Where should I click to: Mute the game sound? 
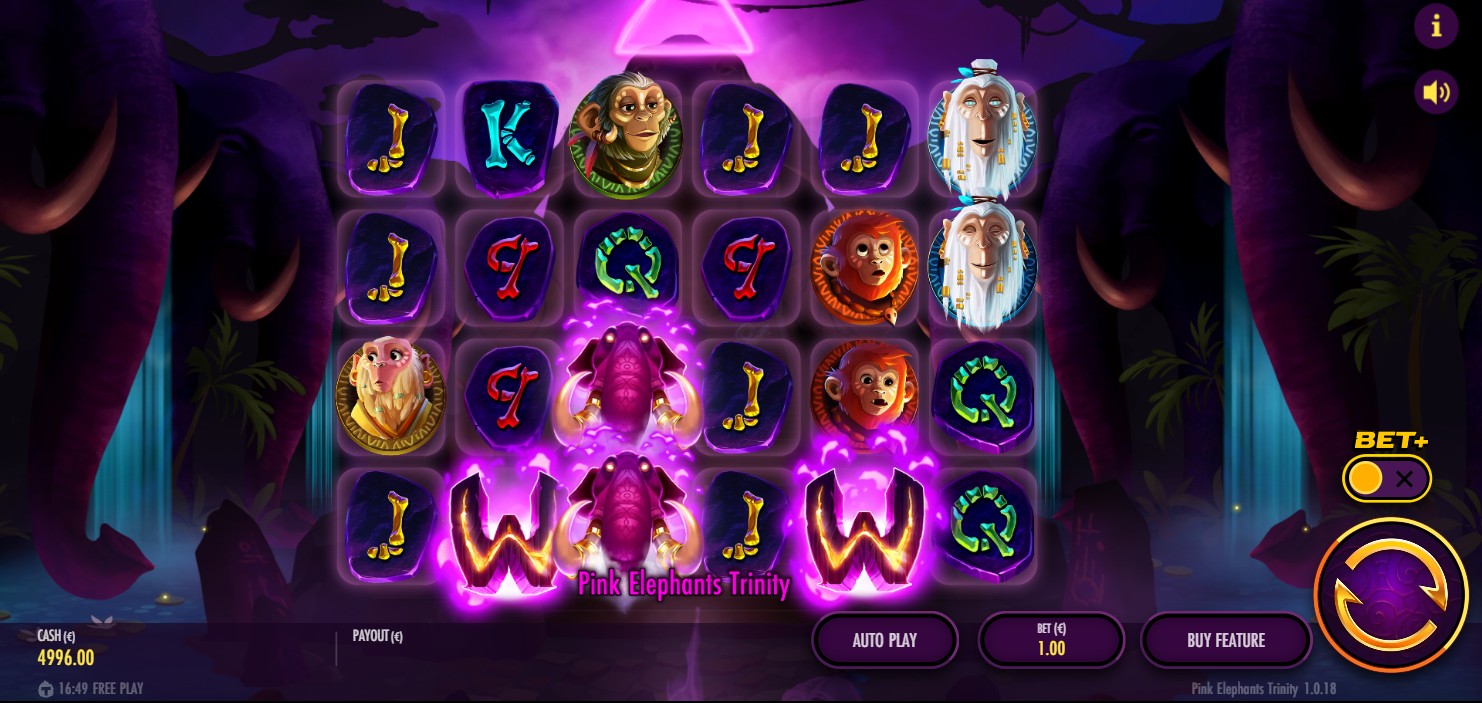(1436, 93)
